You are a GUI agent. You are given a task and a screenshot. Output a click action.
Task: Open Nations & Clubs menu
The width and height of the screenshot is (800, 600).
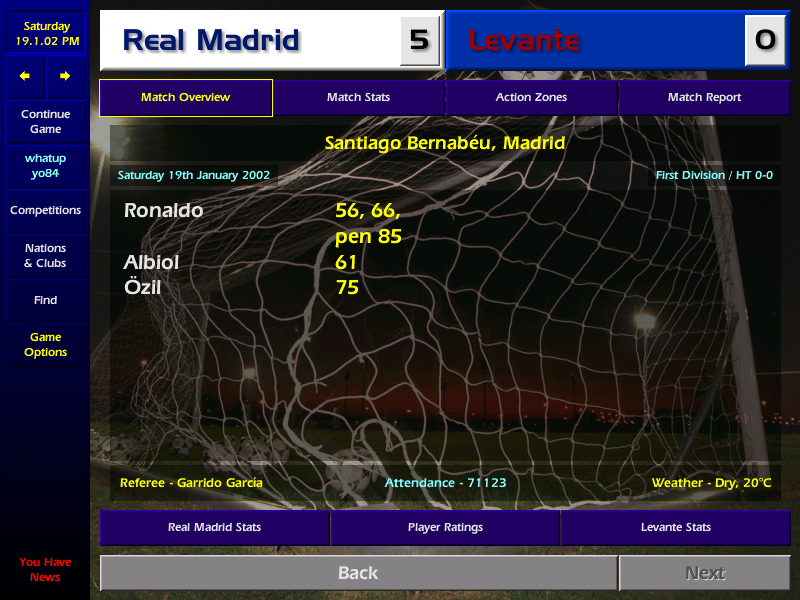(x=45, y=256)
